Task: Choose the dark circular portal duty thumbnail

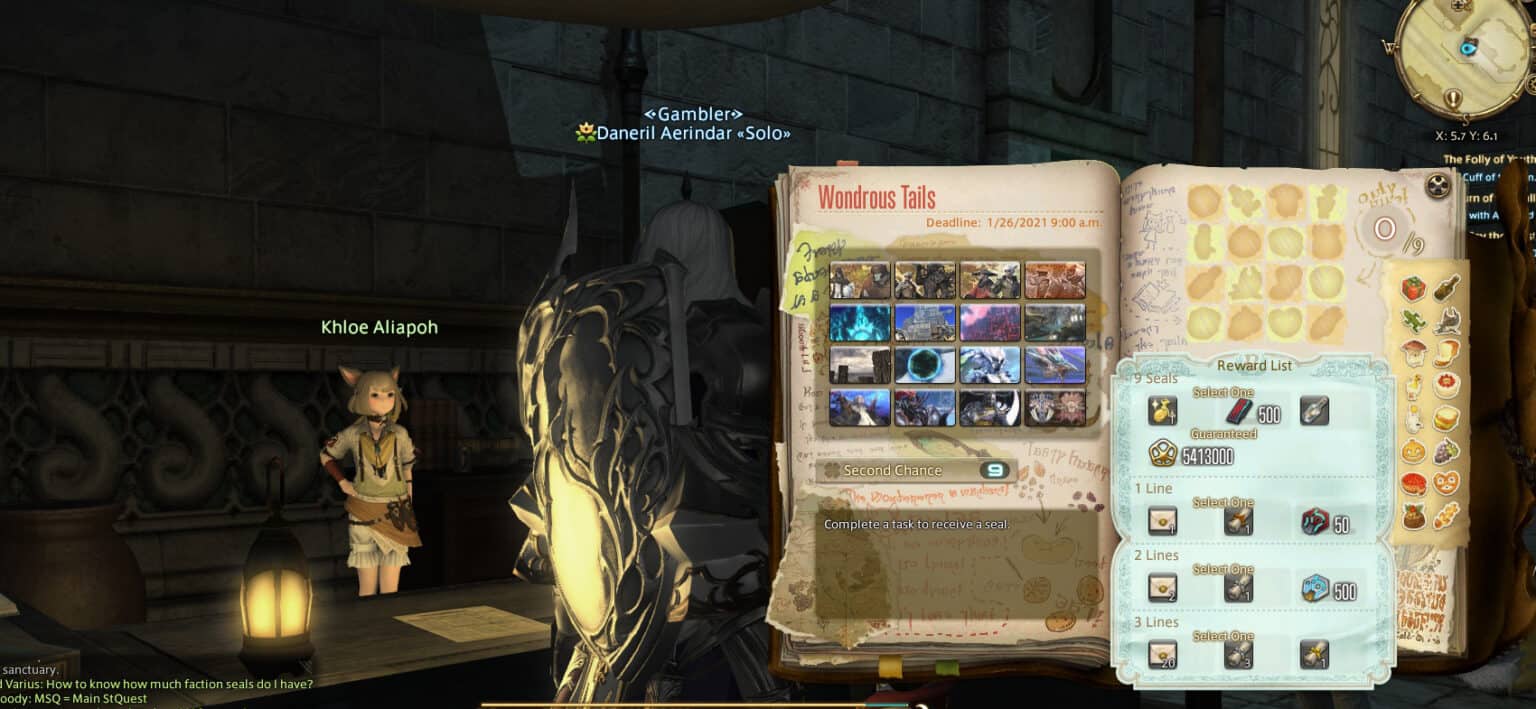Action: coord(925,365)
